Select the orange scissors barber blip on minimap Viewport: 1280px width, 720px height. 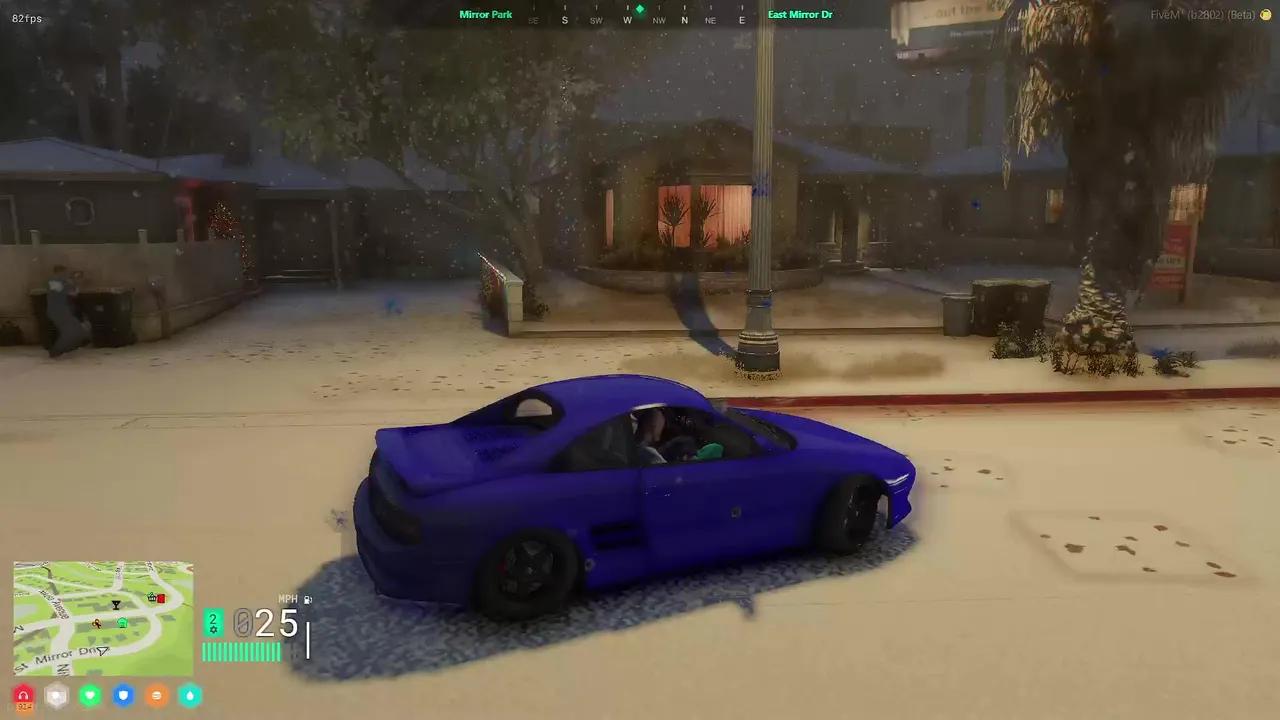tap(95, 622)
